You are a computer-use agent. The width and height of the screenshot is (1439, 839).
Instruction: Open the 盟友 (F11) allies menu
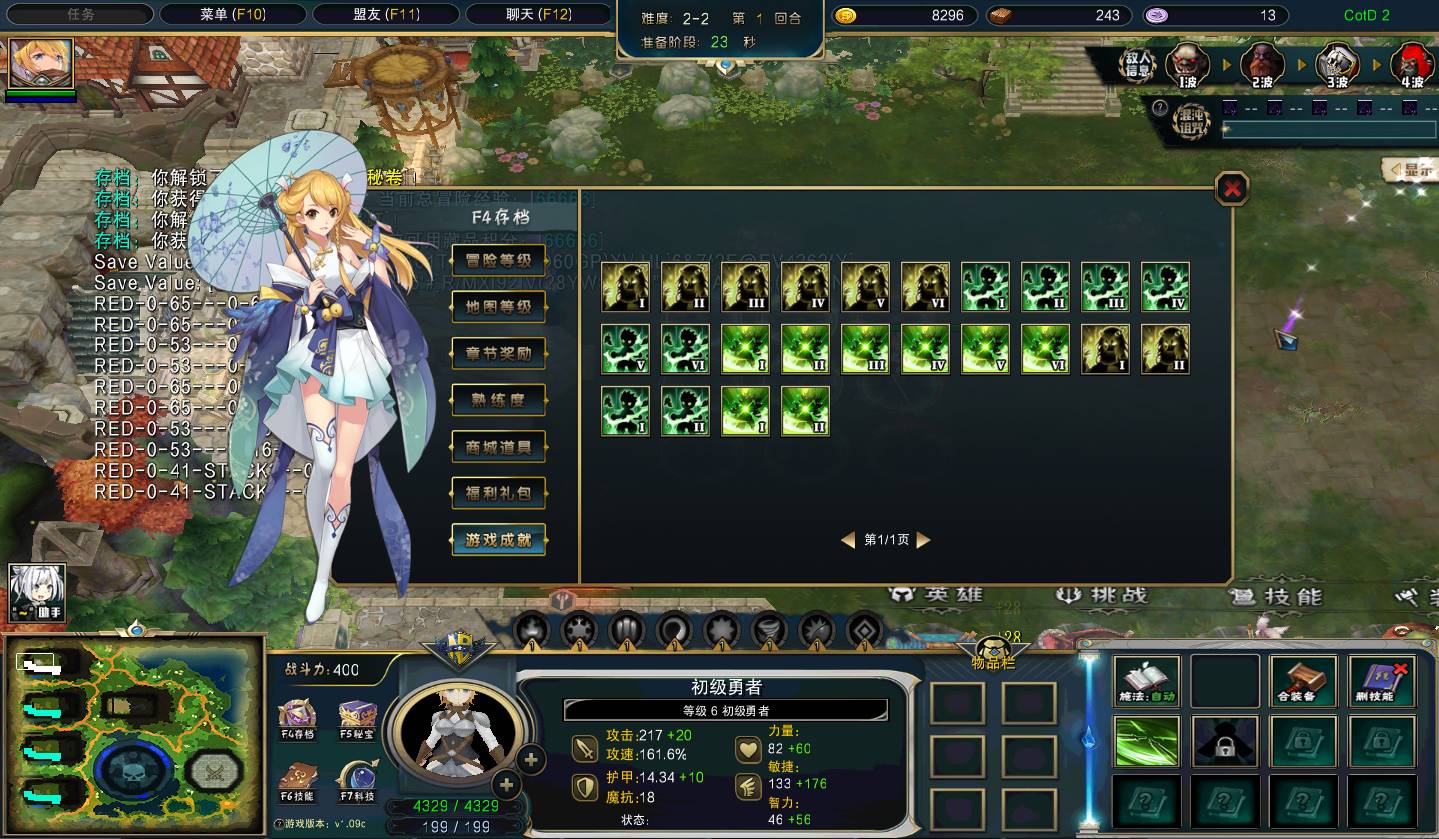pyautogui.click(x=386, y=15)
